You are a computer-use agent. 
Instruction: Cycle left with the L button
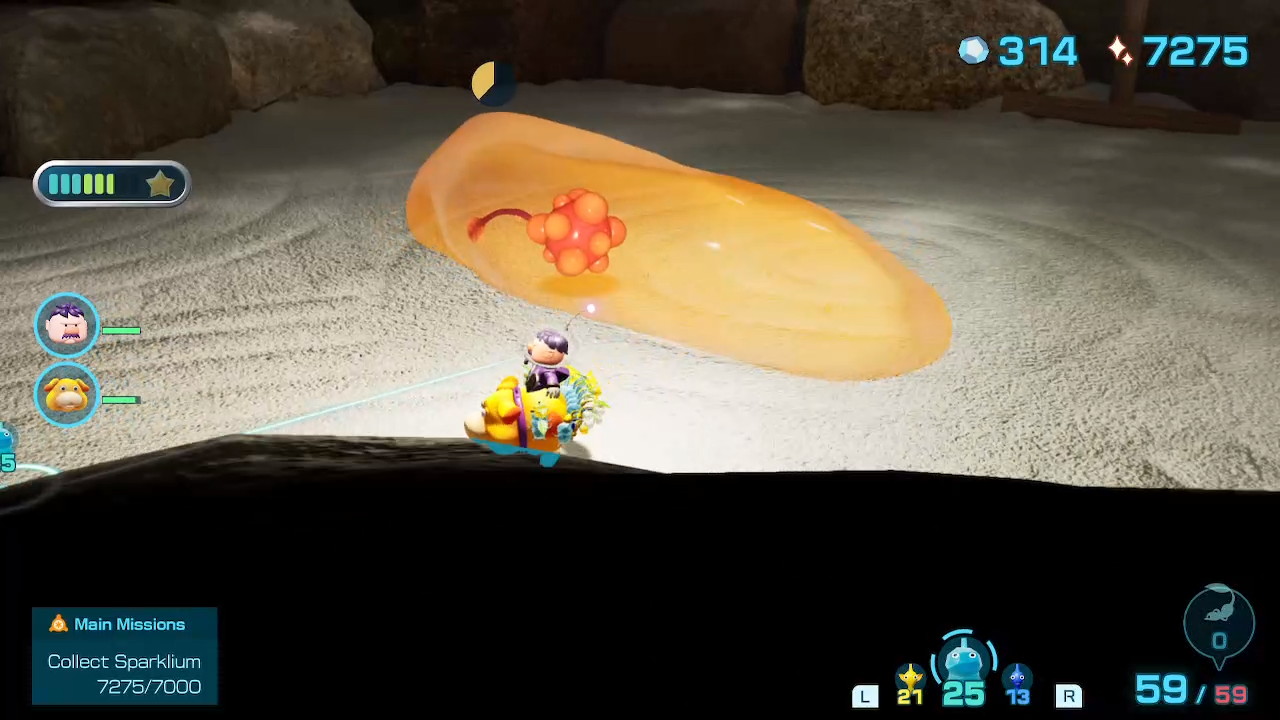point(864,695)
